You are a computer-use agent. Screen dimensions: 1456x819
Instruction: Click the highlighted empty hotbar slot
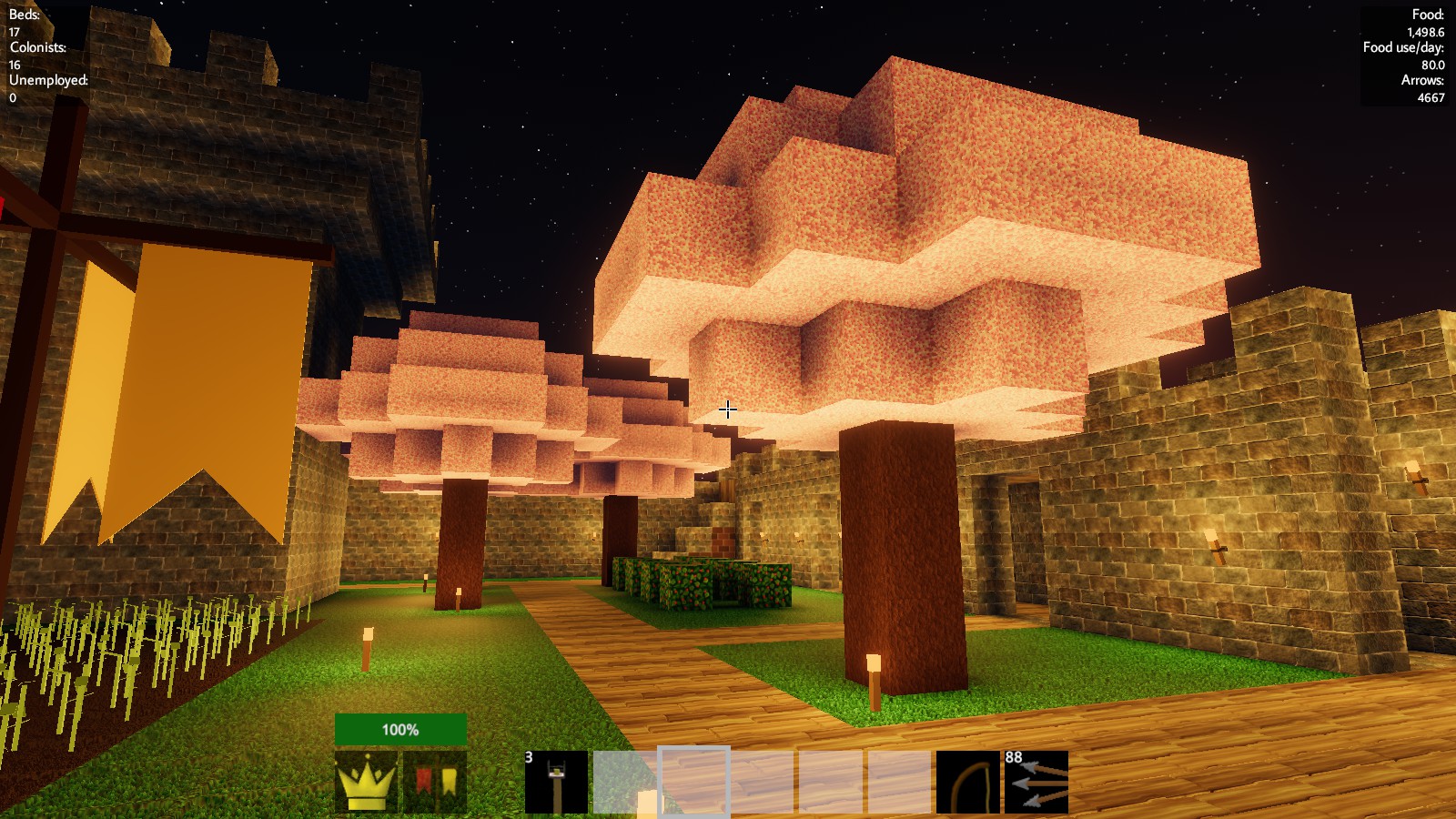[x=693, y=782]
